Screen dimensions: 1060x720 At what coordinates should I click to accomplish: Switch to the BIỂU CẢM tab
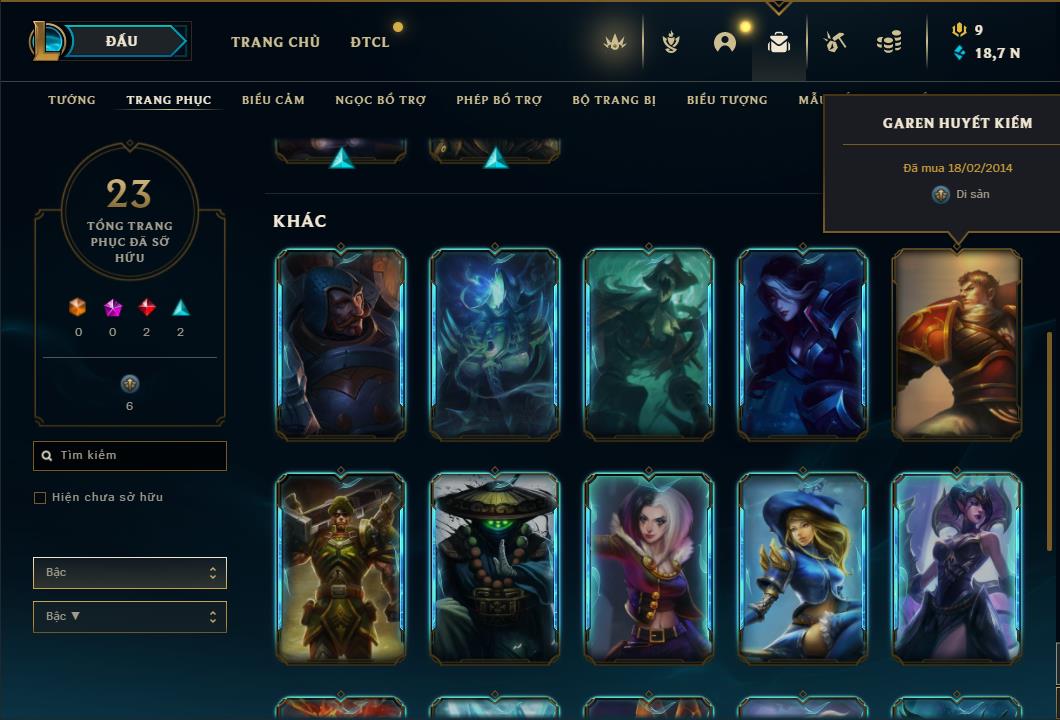point(273,100)
